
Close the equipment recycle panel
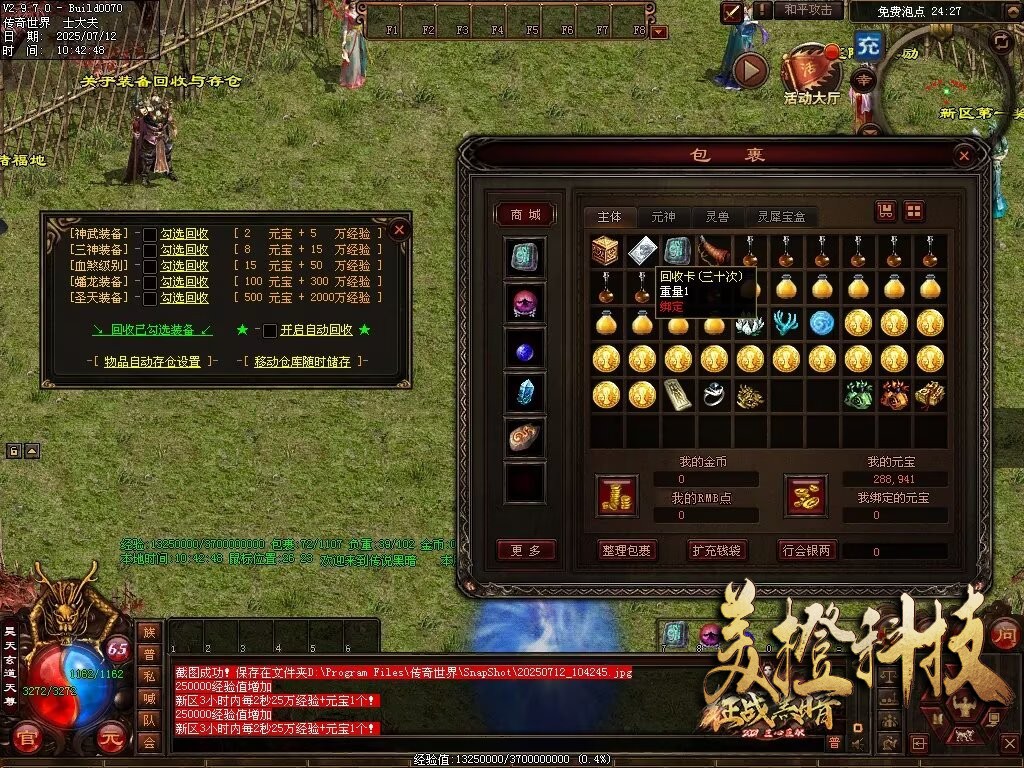(x=399, y=229)
